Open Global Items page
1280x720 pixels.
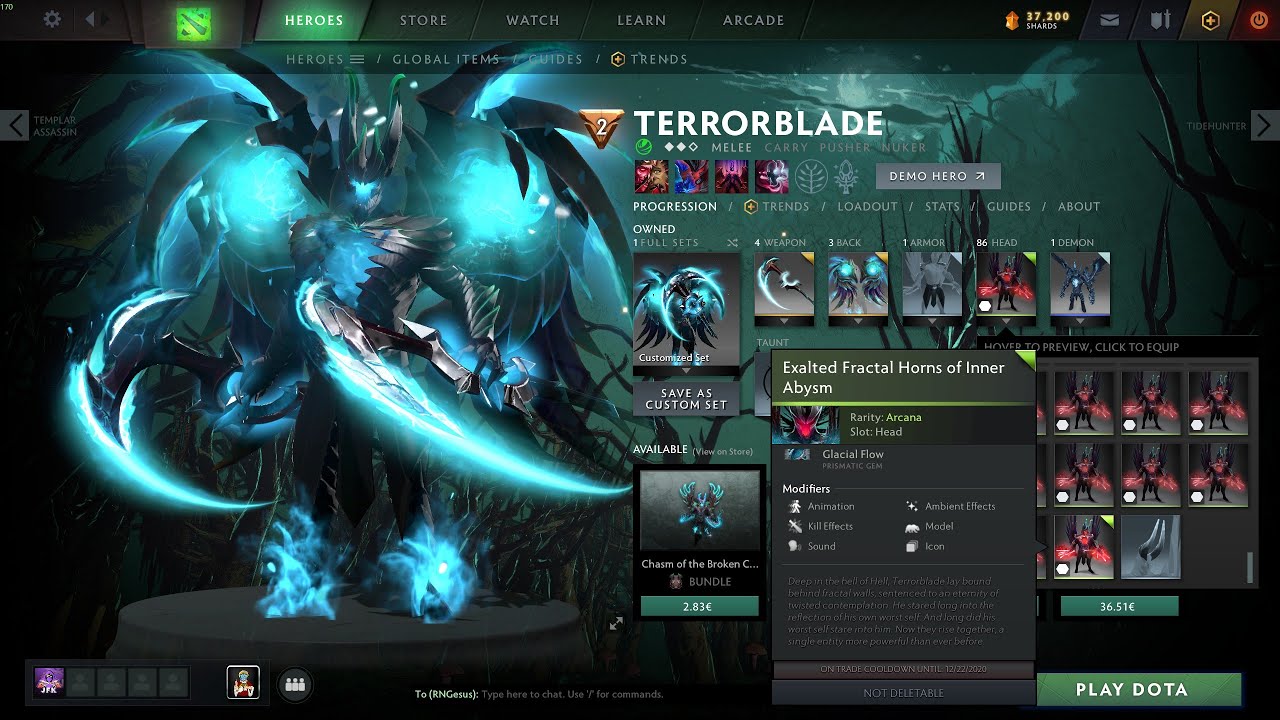pyautogui.click(x=445, y=59)
